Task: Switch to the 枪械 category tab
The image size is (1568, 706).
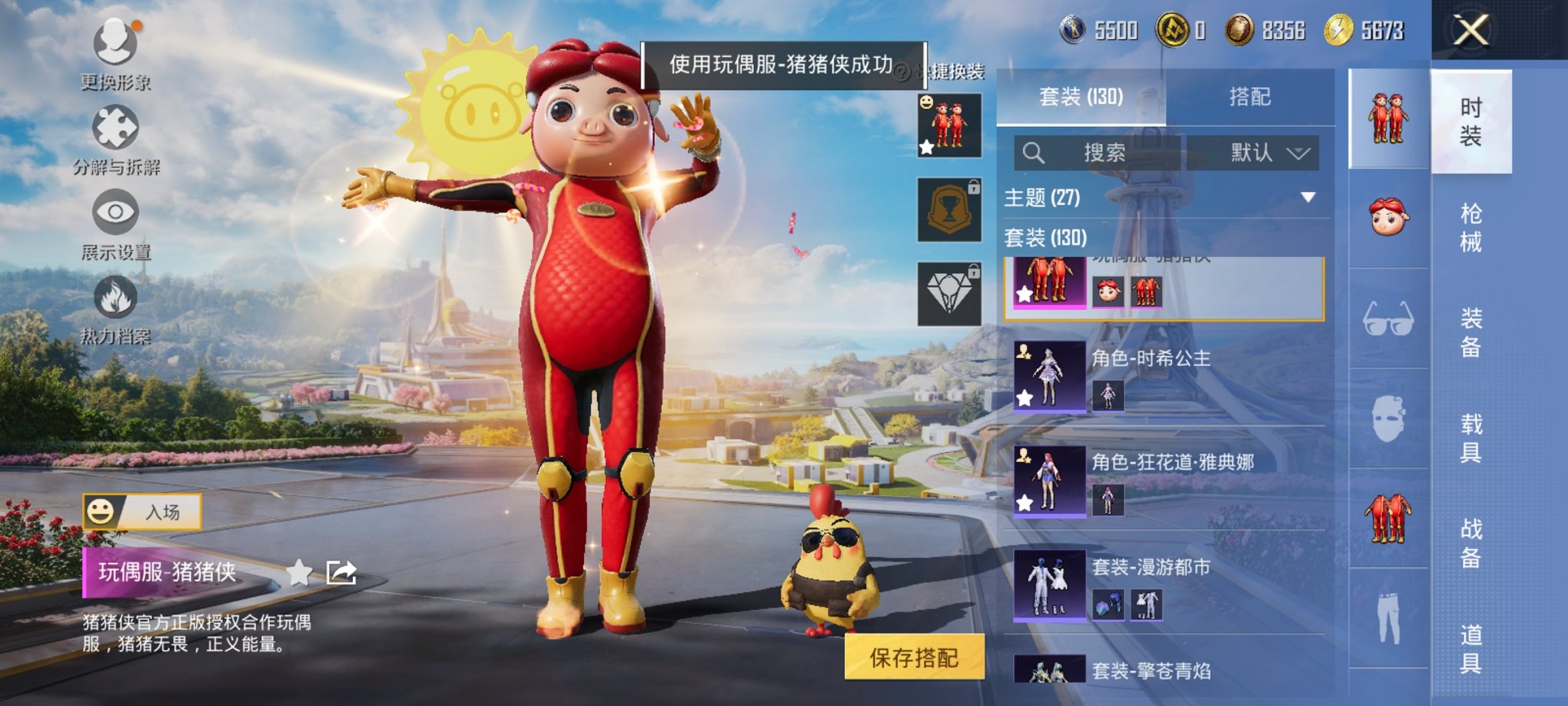Action: click(x=1472, y=223)
